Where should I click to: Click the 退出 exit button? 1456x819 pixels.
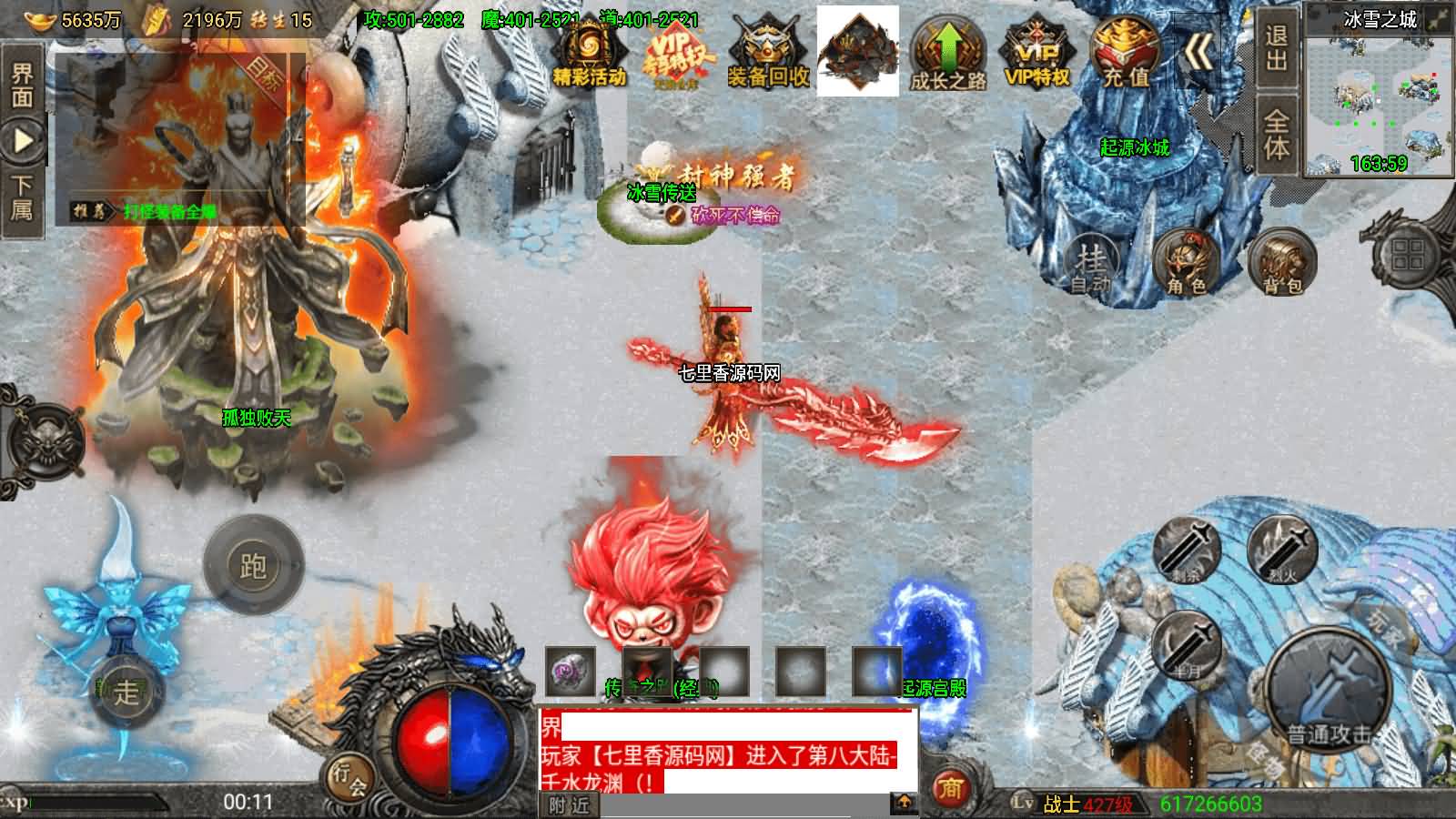click(x=1277, y=48)
